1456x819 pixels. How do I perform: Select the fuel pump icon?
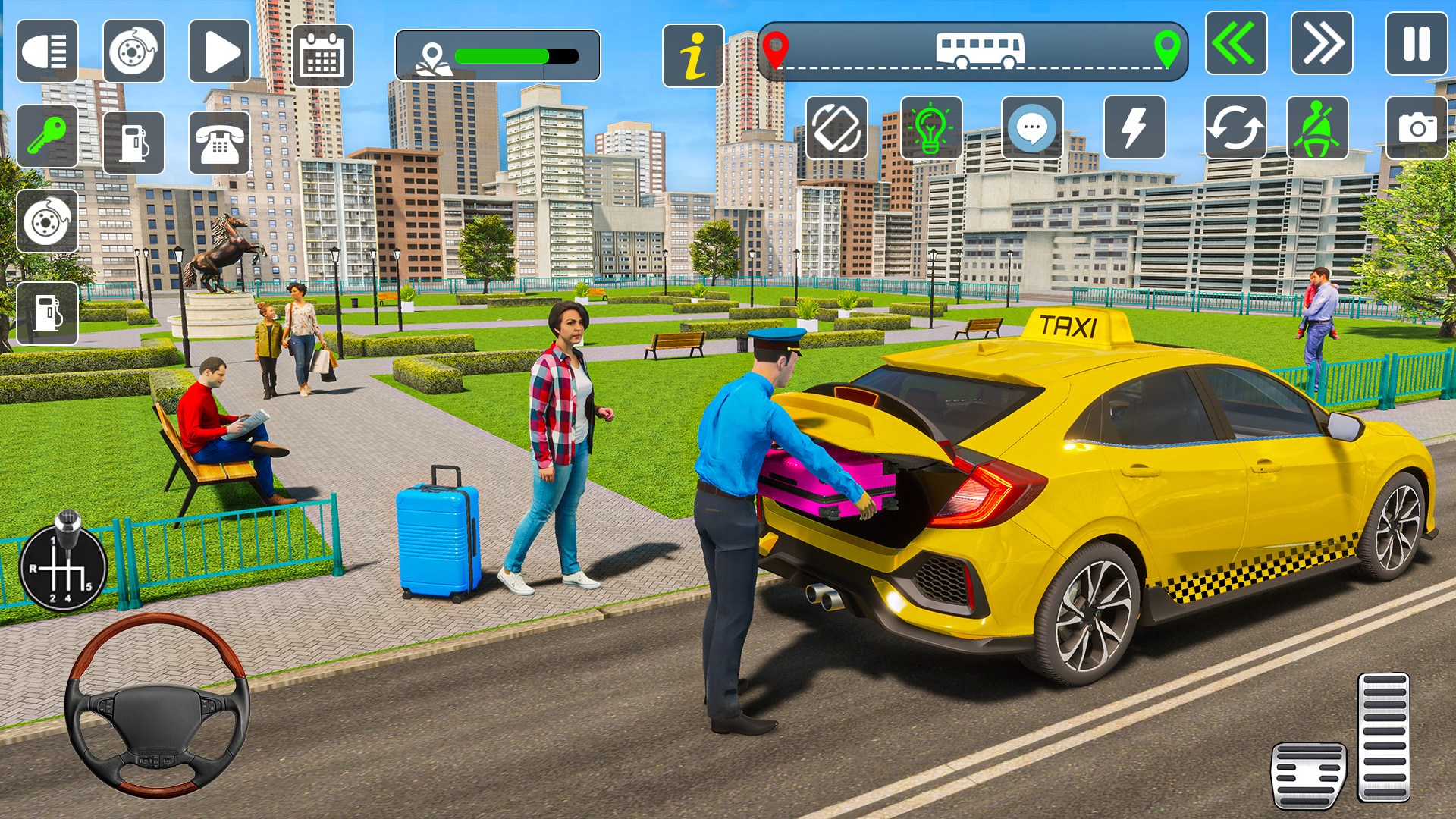coord(133,144)
